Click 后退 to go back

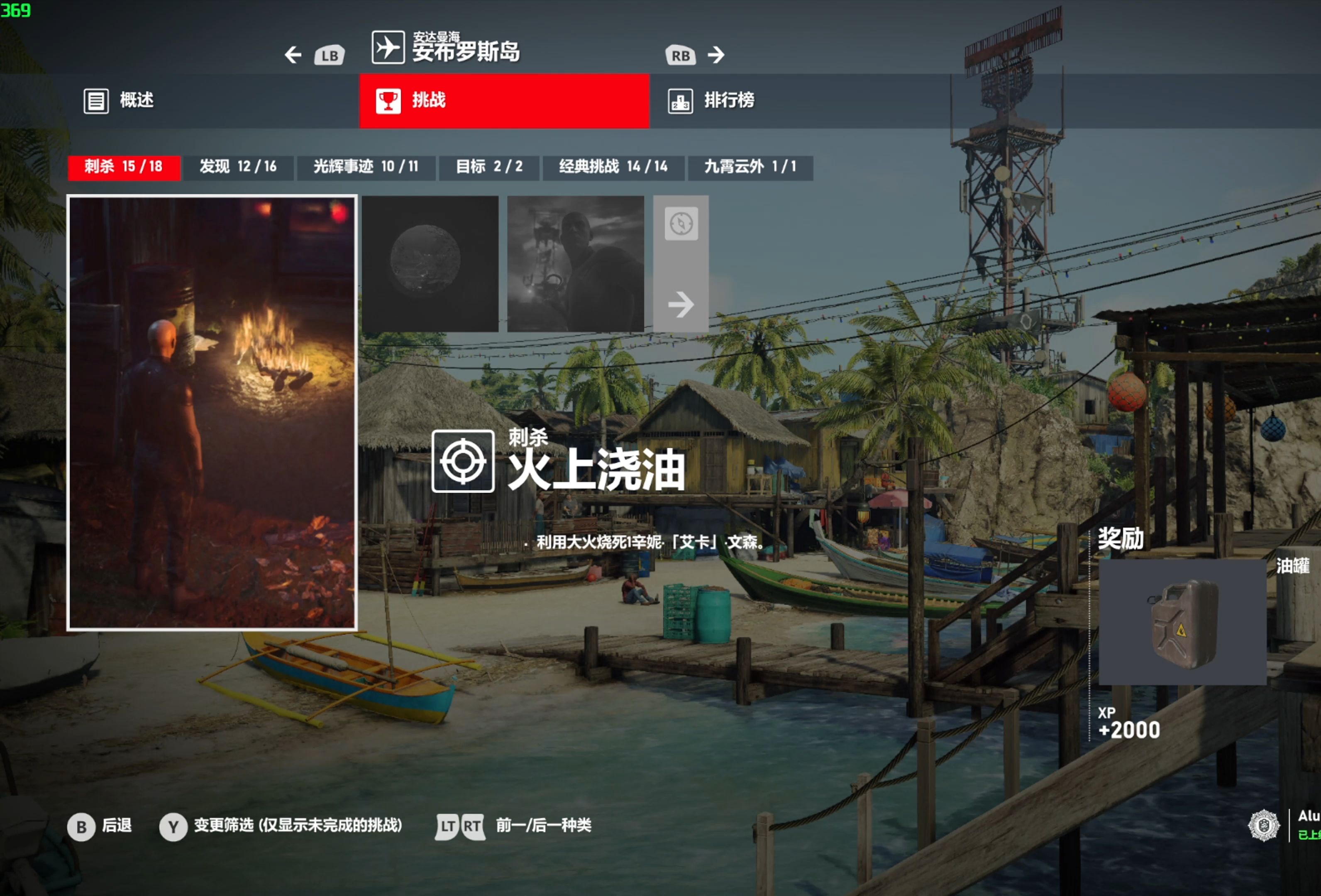[x=114, y=827]
